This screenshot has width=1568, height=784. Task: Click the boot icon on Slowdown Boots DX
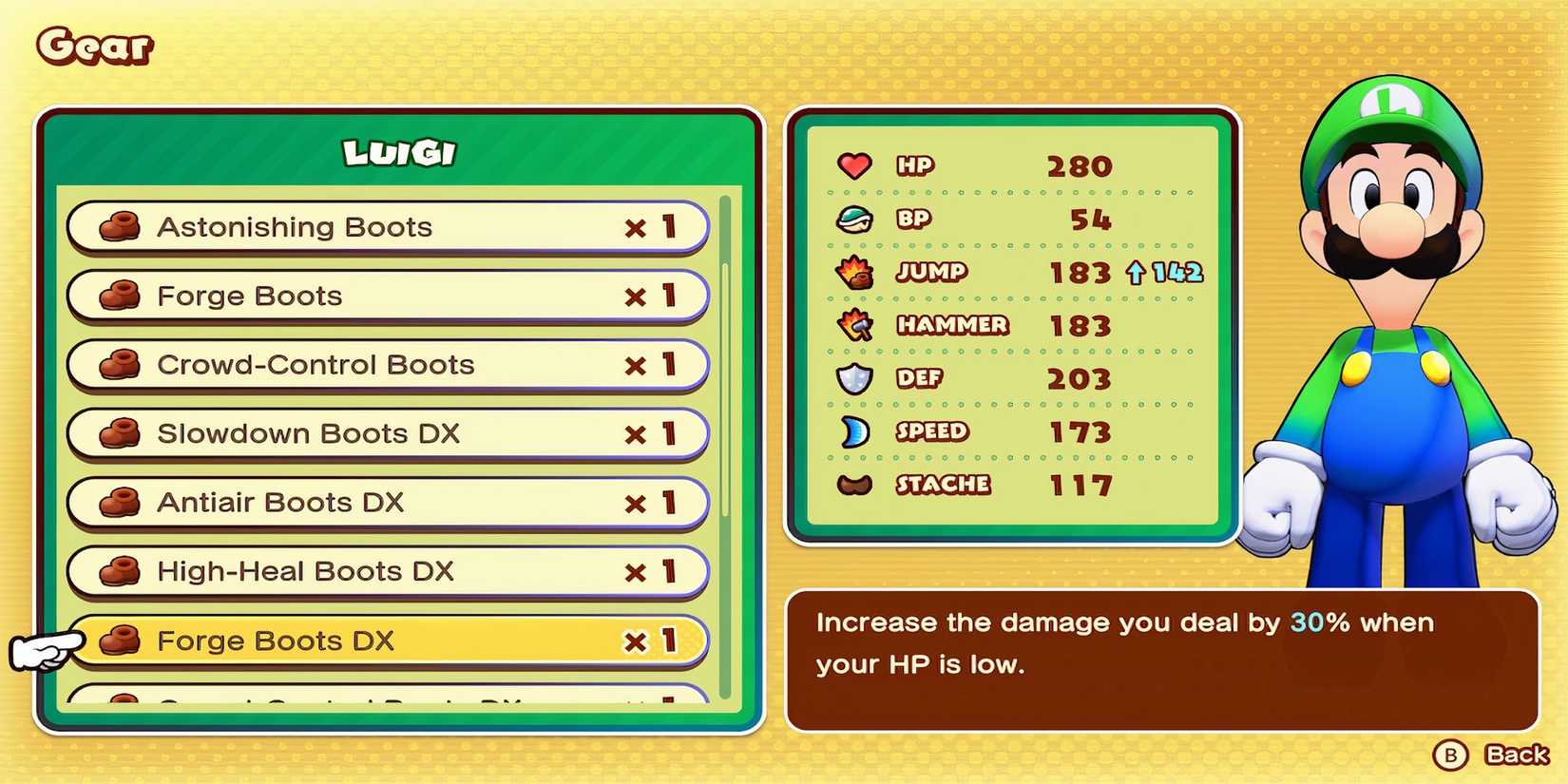118,433
